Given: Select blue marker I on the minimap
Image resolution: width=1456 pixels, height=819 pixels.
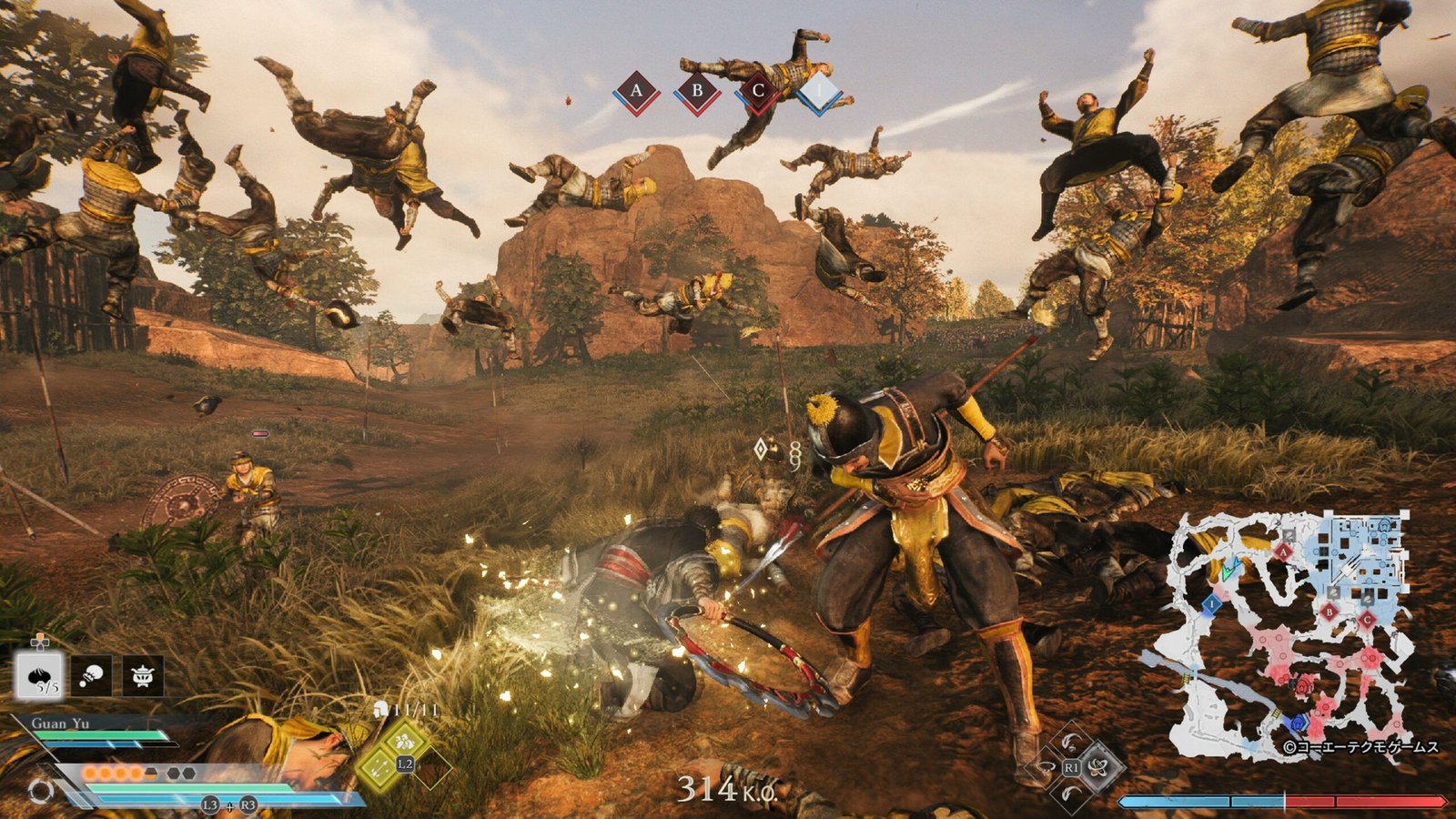Looking at the screenshot, I should [x=1212, y=603].
